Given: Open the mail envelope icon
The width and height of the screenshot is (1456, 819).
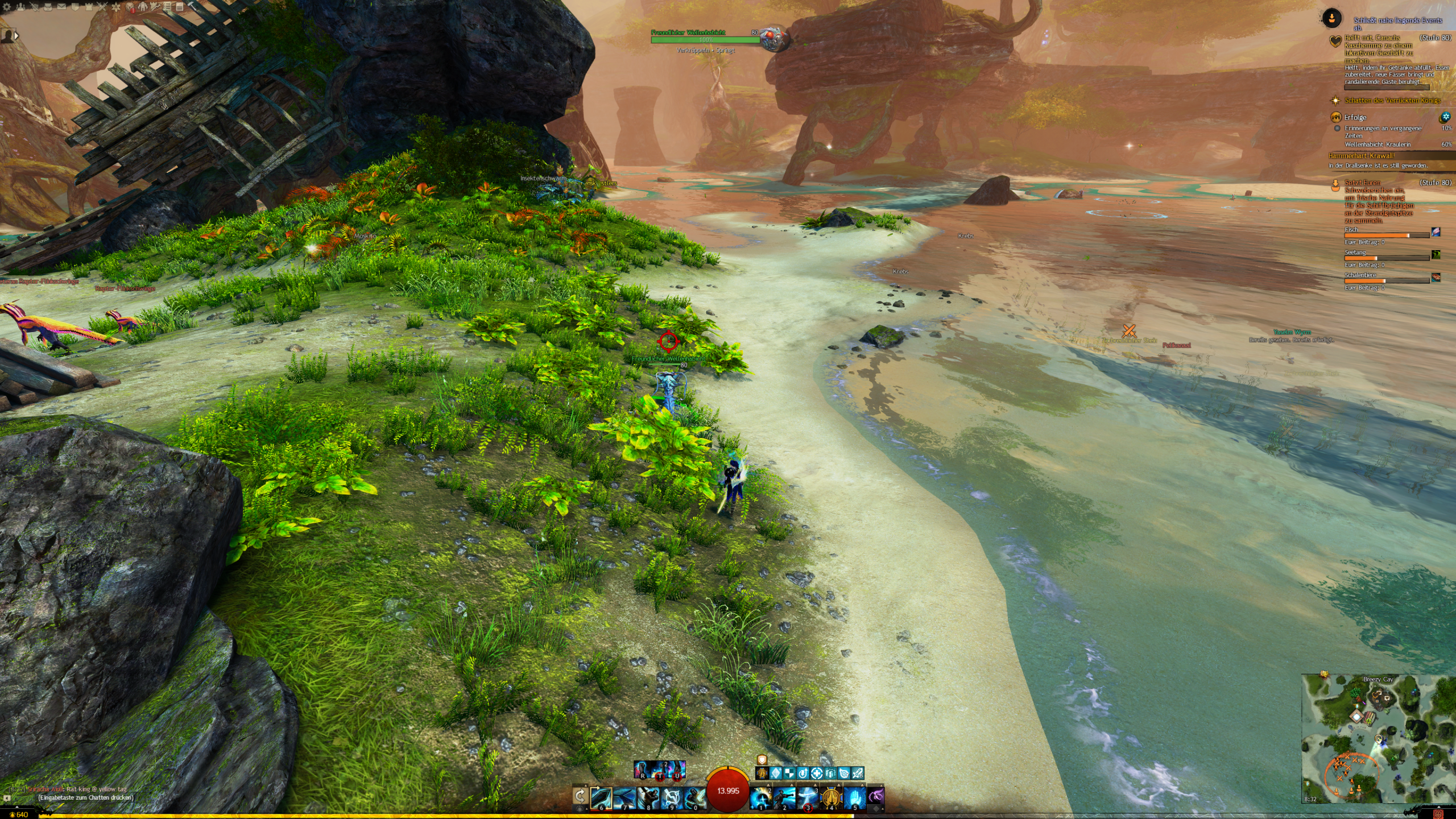Looking at the screenshot, I should (61, 7).
